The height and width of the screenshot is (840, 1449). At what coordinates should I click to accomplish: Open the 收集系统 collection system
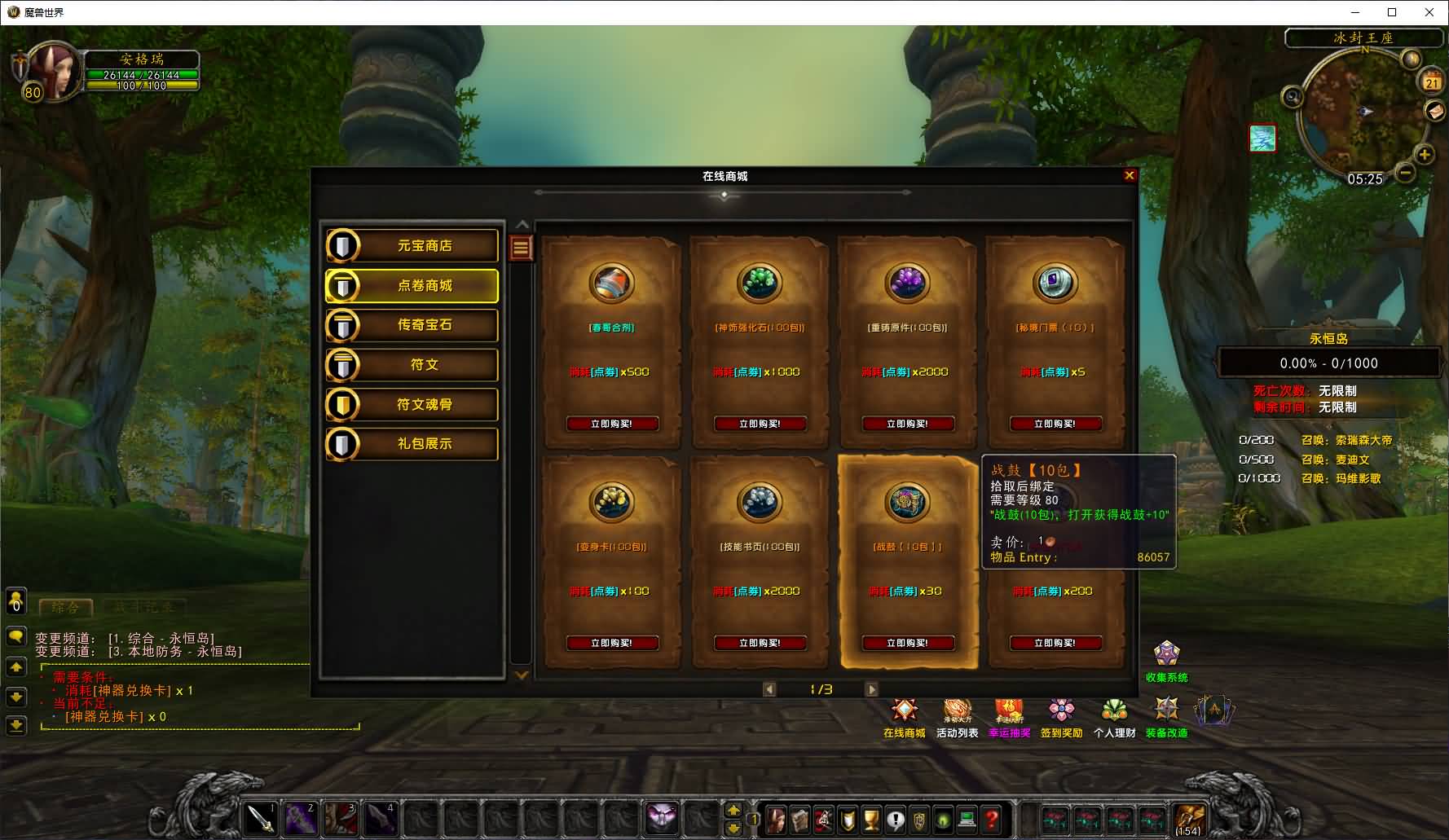[x=1166, y=660]
